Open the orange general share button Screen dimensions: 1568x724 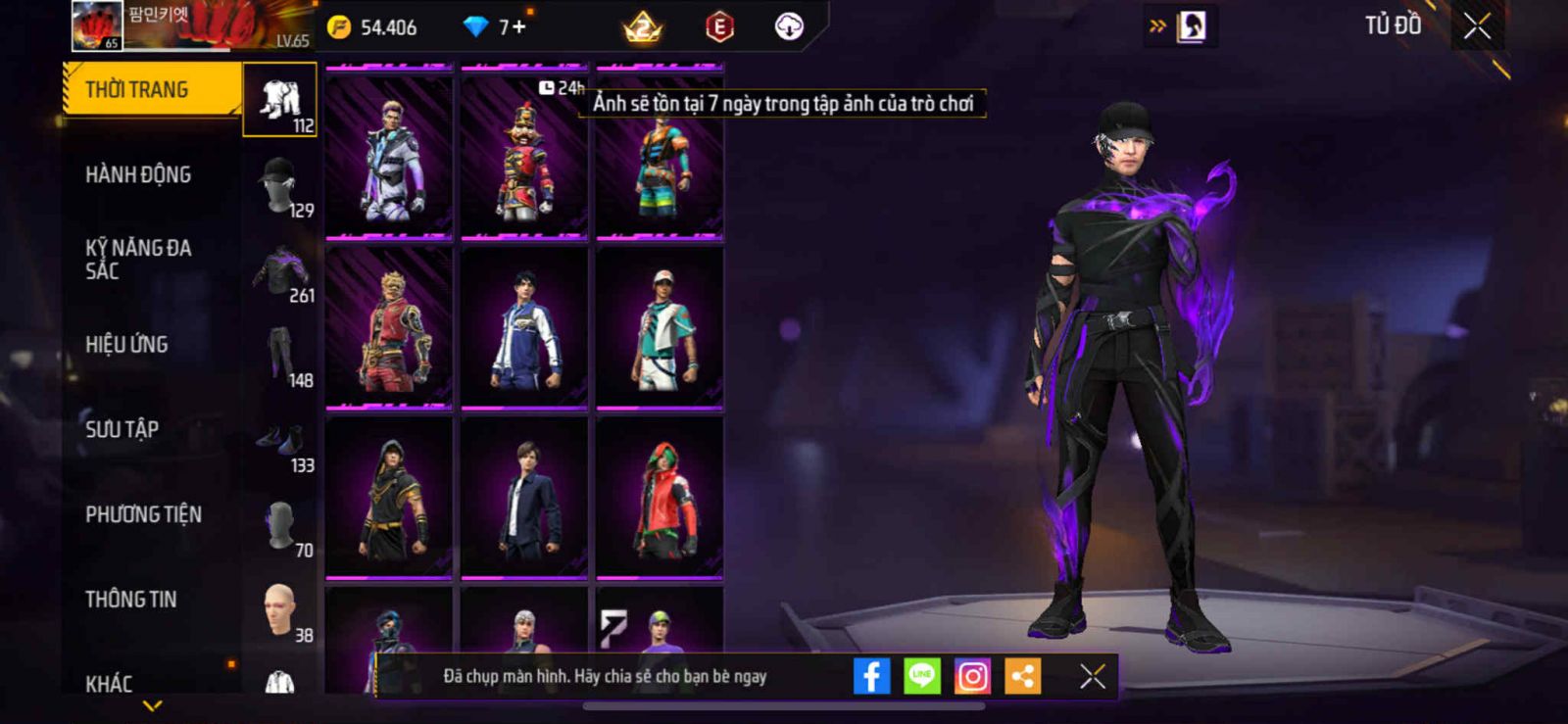[x=1022, y=676]
